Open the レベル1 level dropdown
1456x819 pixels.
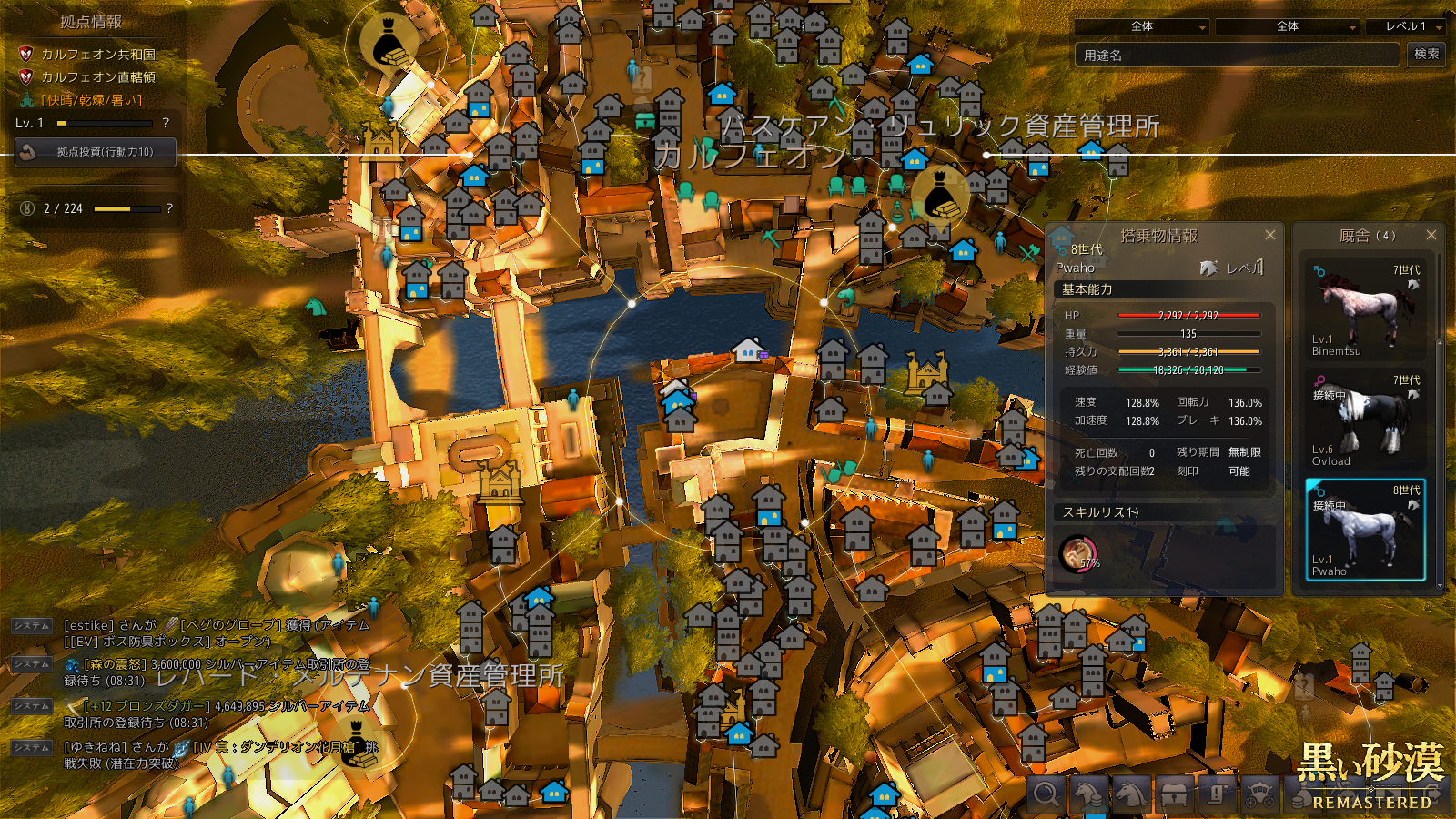pyautogui.click(x=1407, y=27)
